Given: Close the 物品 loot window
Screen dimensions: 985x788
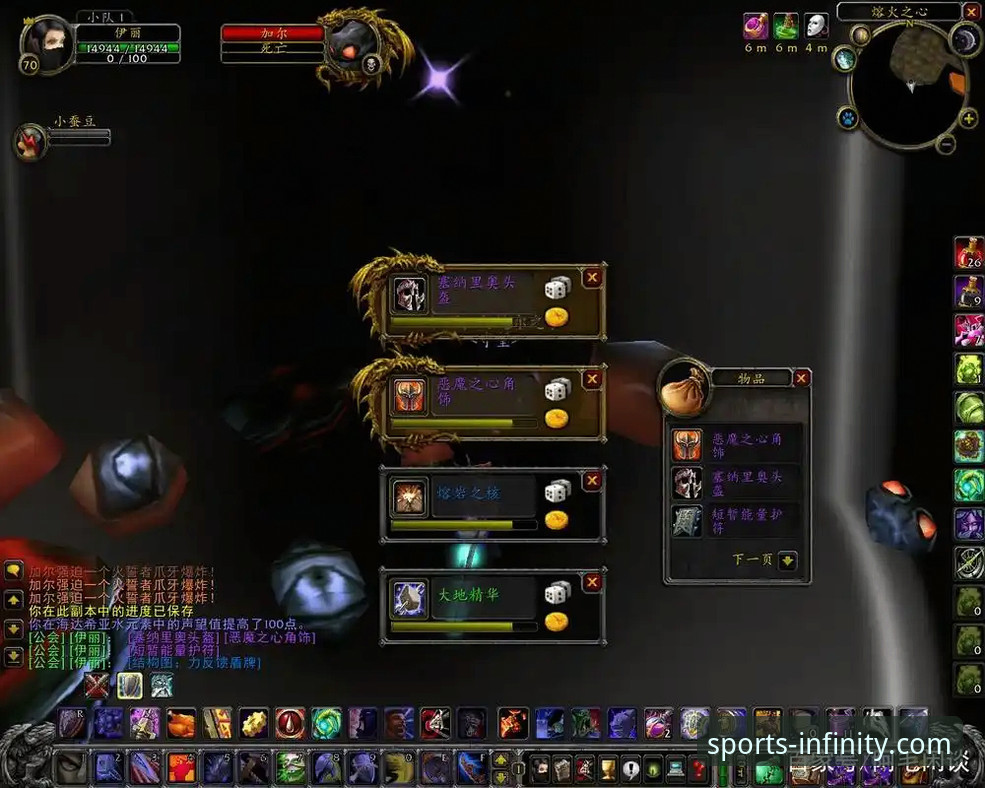Looking at the screenshot, I should pyautogui.click(x=800, y=378).
